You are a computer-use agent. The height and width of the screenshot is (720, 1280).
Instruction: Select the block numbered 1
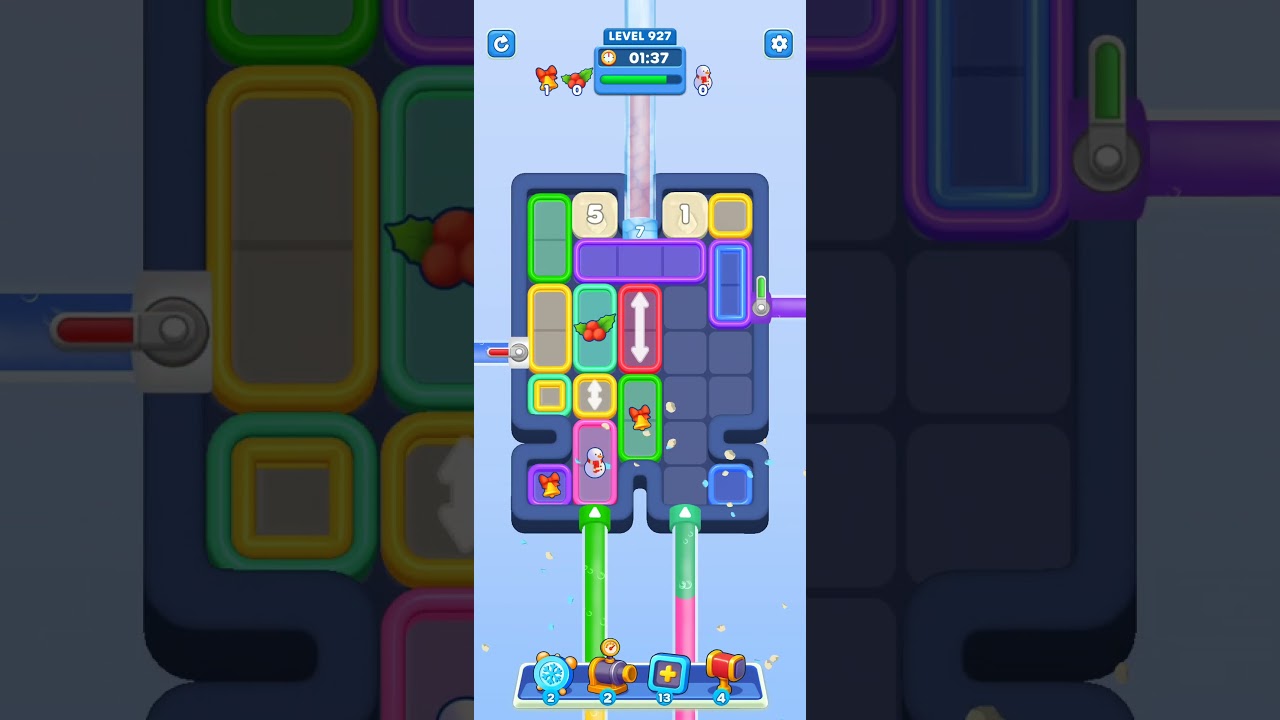pos(684,214)
